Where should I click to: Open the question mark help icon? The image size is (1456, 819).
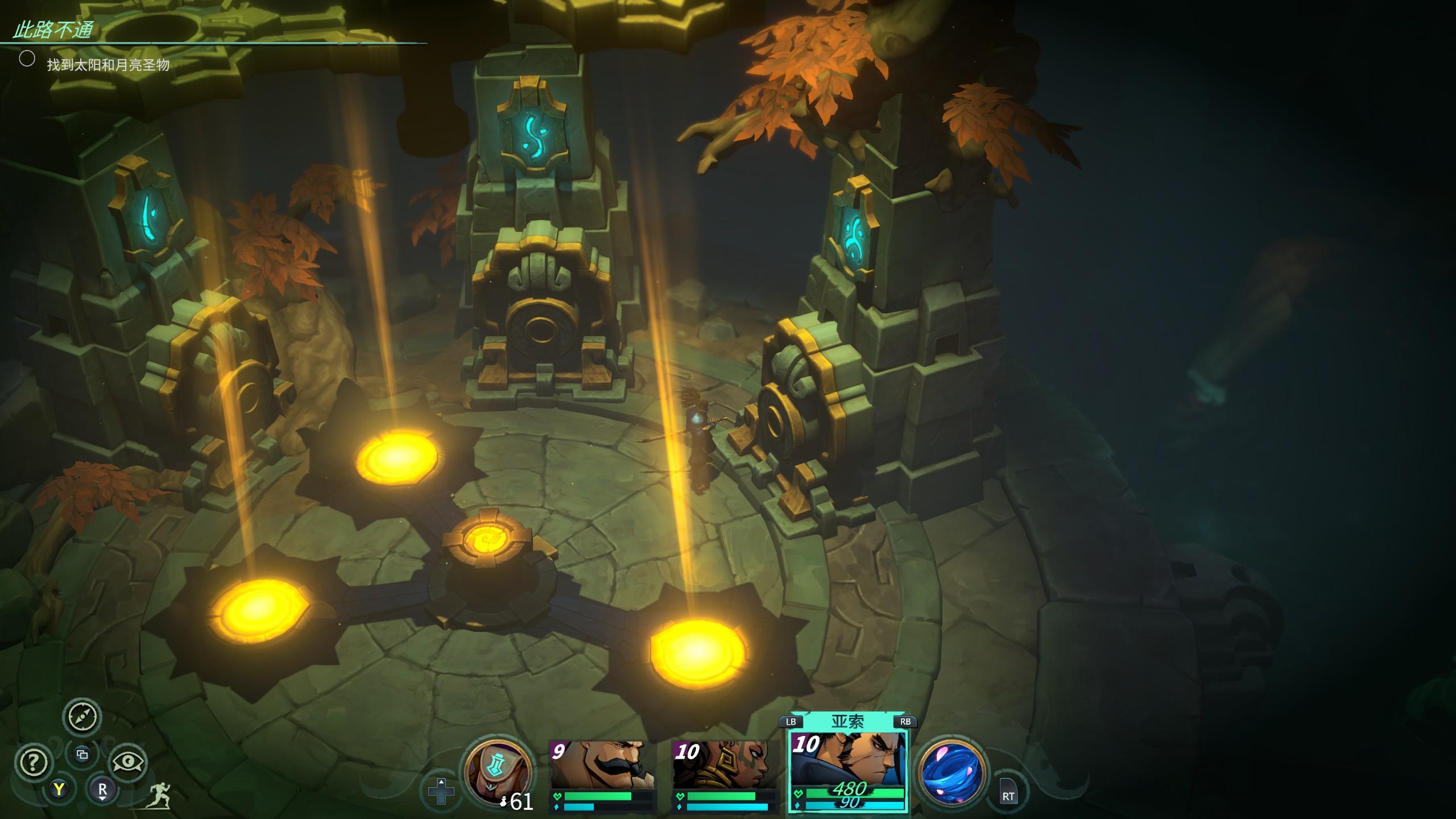[x=34, y=762]
